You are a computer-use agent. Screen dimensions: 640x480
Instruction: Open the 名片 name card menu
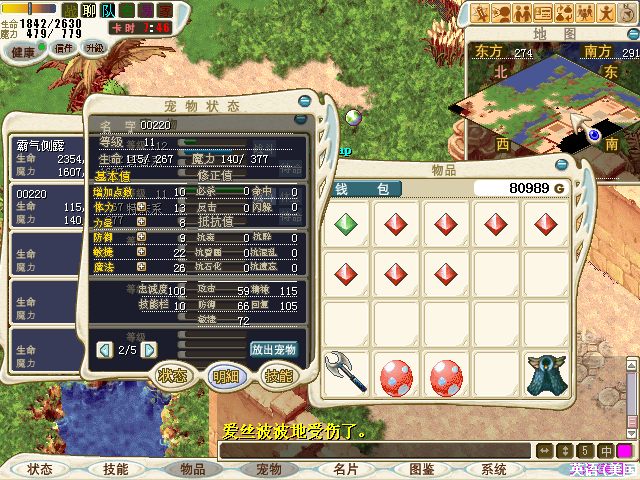345,468
